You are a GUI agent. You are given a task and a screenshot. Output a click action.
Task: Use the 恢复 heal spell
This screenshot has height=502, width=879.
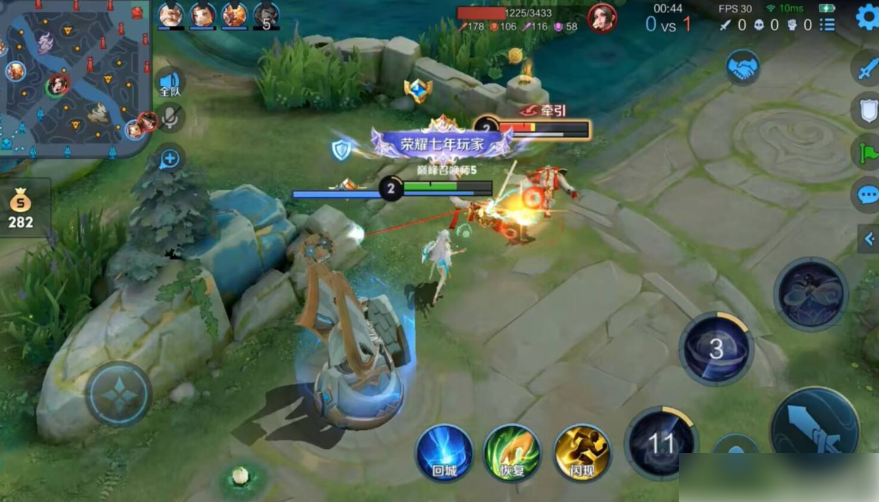(512, 453)
